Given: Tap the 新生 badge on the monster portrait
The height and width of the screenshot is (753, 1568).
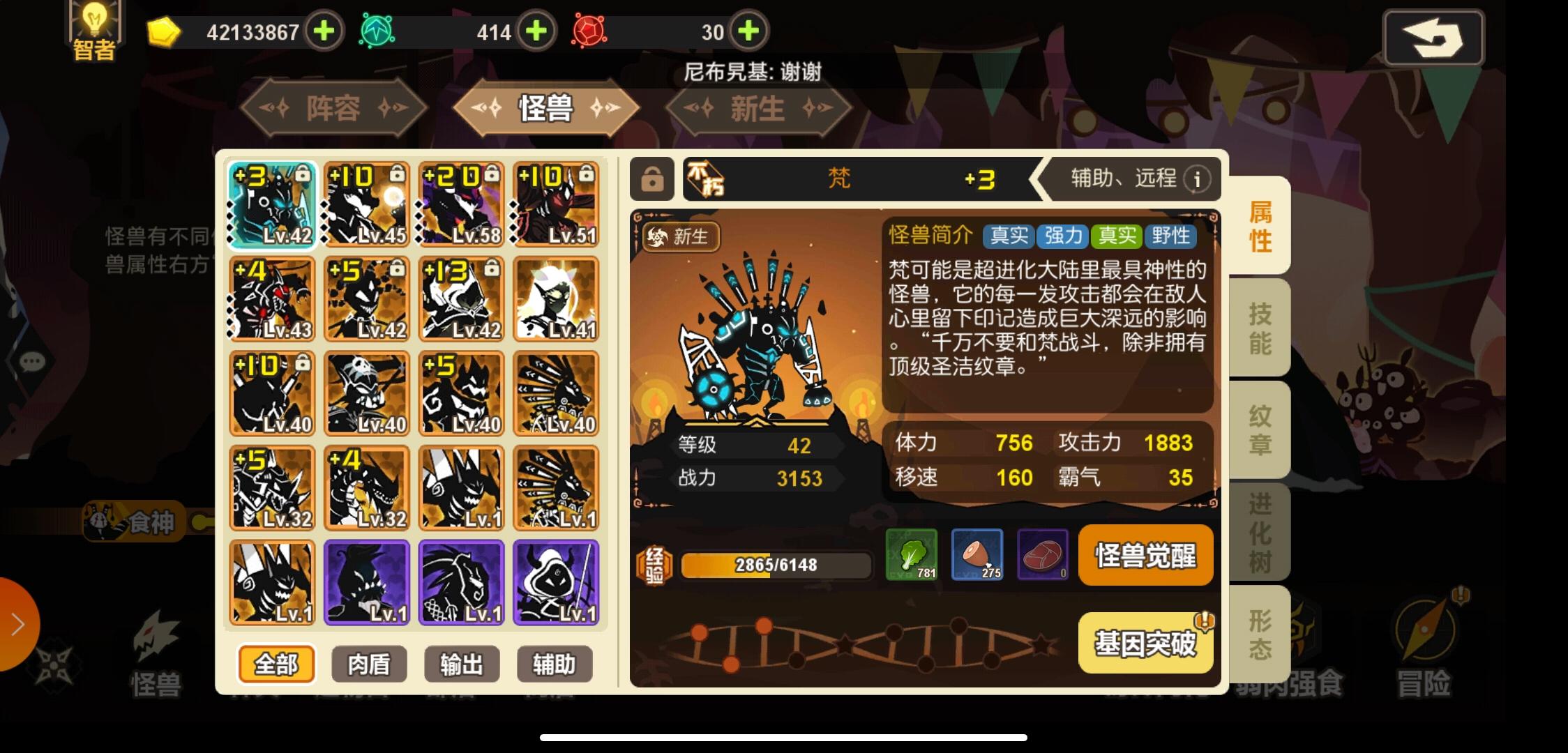Looking at the screenshot, I should pos(681,238).
